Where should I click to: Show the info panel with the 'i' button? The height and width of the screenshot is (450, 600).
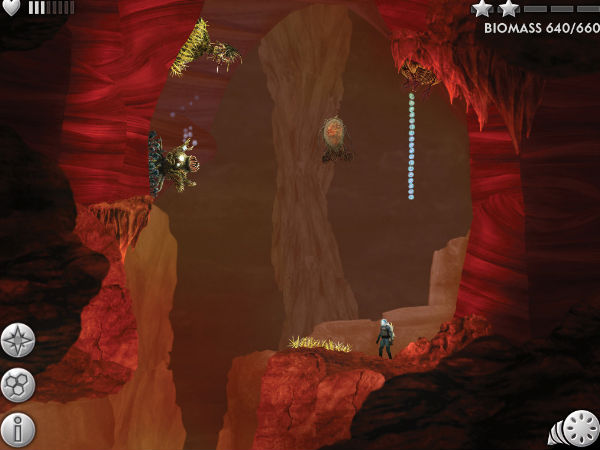[x=18, y=429]
